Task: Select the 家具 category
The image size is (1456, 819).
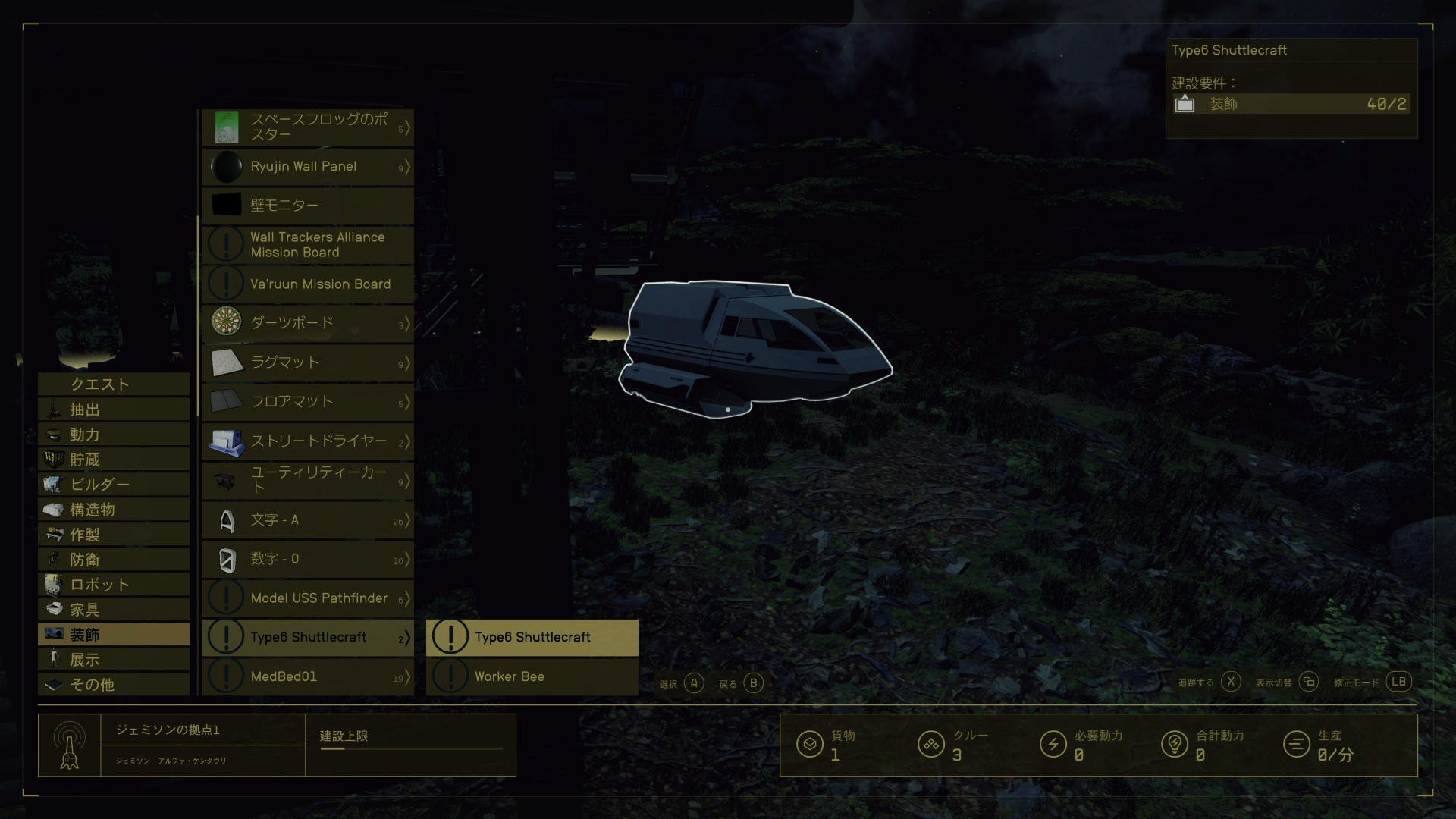Action: coord(114,610)
